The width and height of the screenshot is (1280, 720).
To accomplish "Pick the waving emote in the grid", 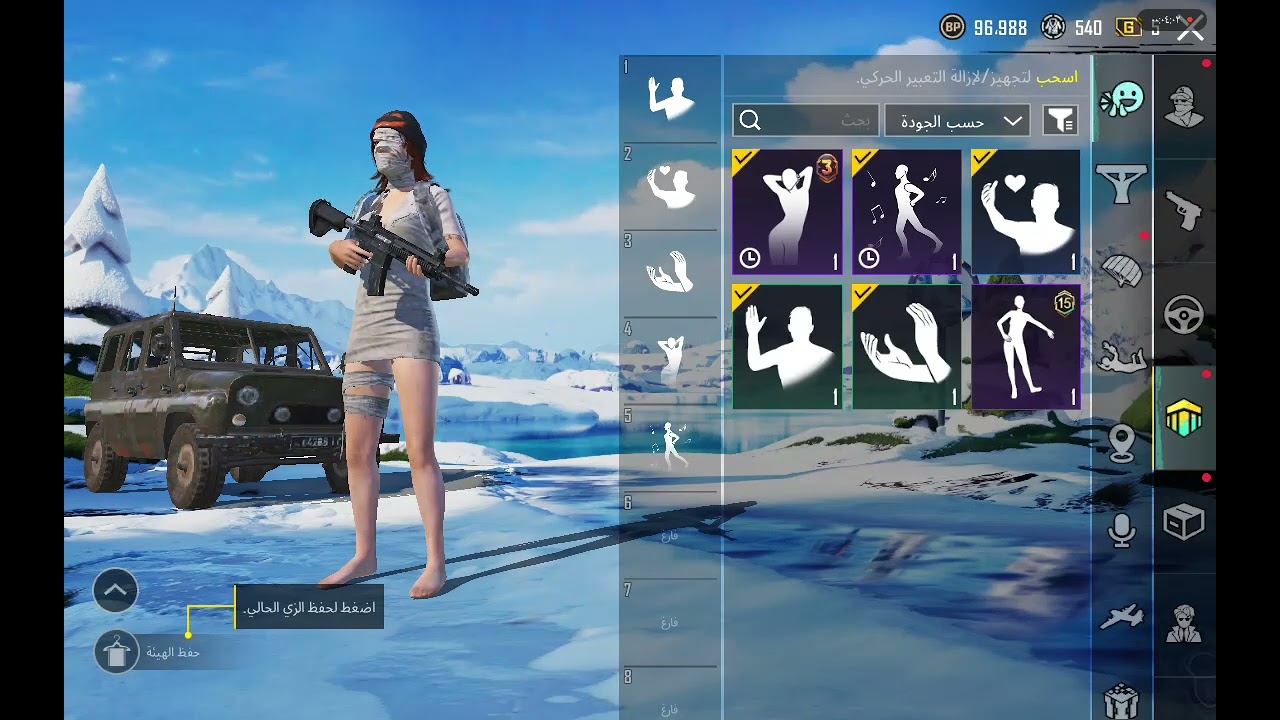I will [x=787, y=347].
